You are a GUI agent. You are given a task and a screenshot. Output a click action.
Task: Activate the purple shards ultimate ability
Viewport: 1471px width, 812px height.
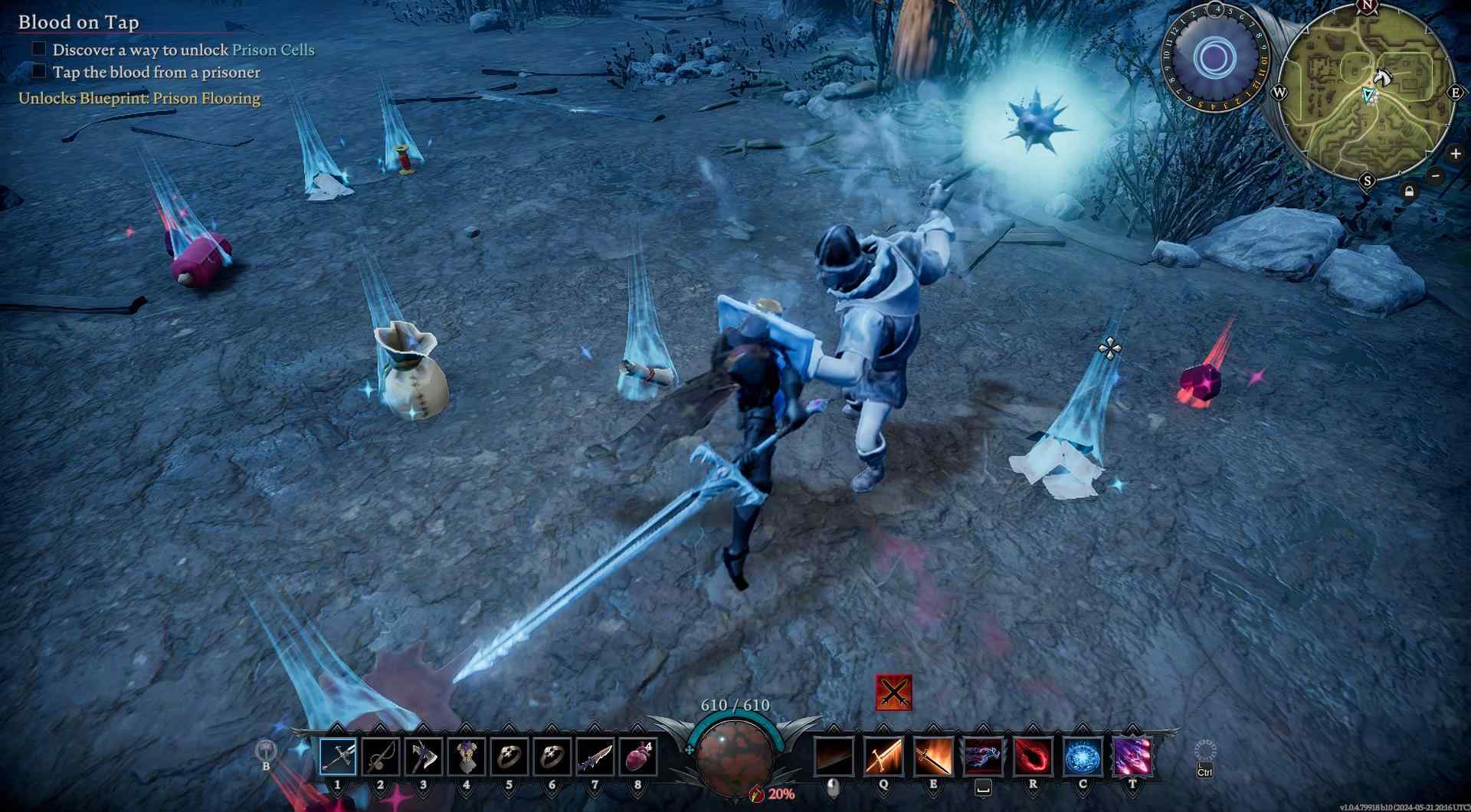tap(1132, 756)
